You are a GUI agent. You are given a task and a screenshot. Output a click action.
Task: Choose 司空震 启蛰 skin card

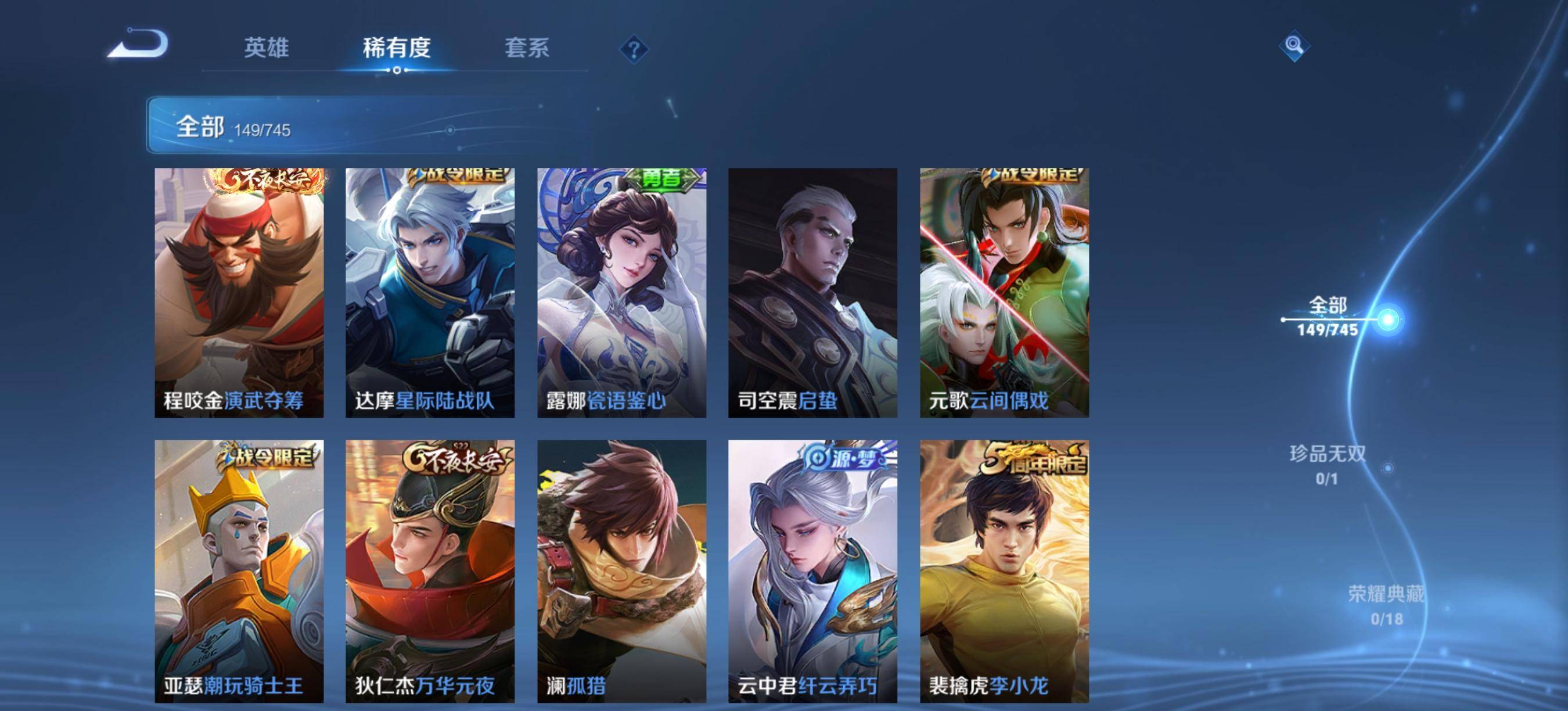pyautogui.click(x=812, y=292)
